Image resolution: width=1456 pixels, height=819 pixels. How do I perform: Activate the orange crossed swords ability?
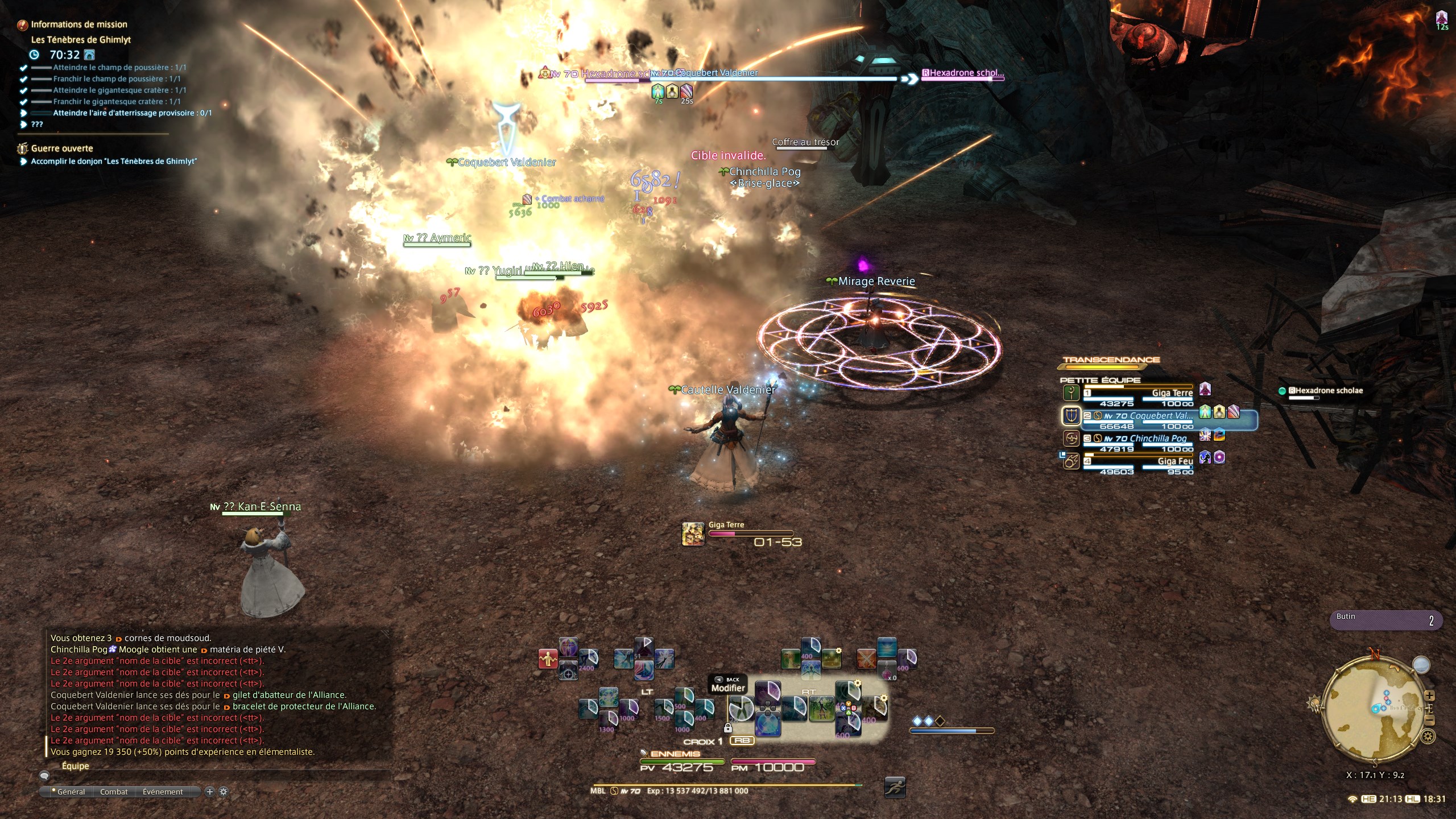866,659
